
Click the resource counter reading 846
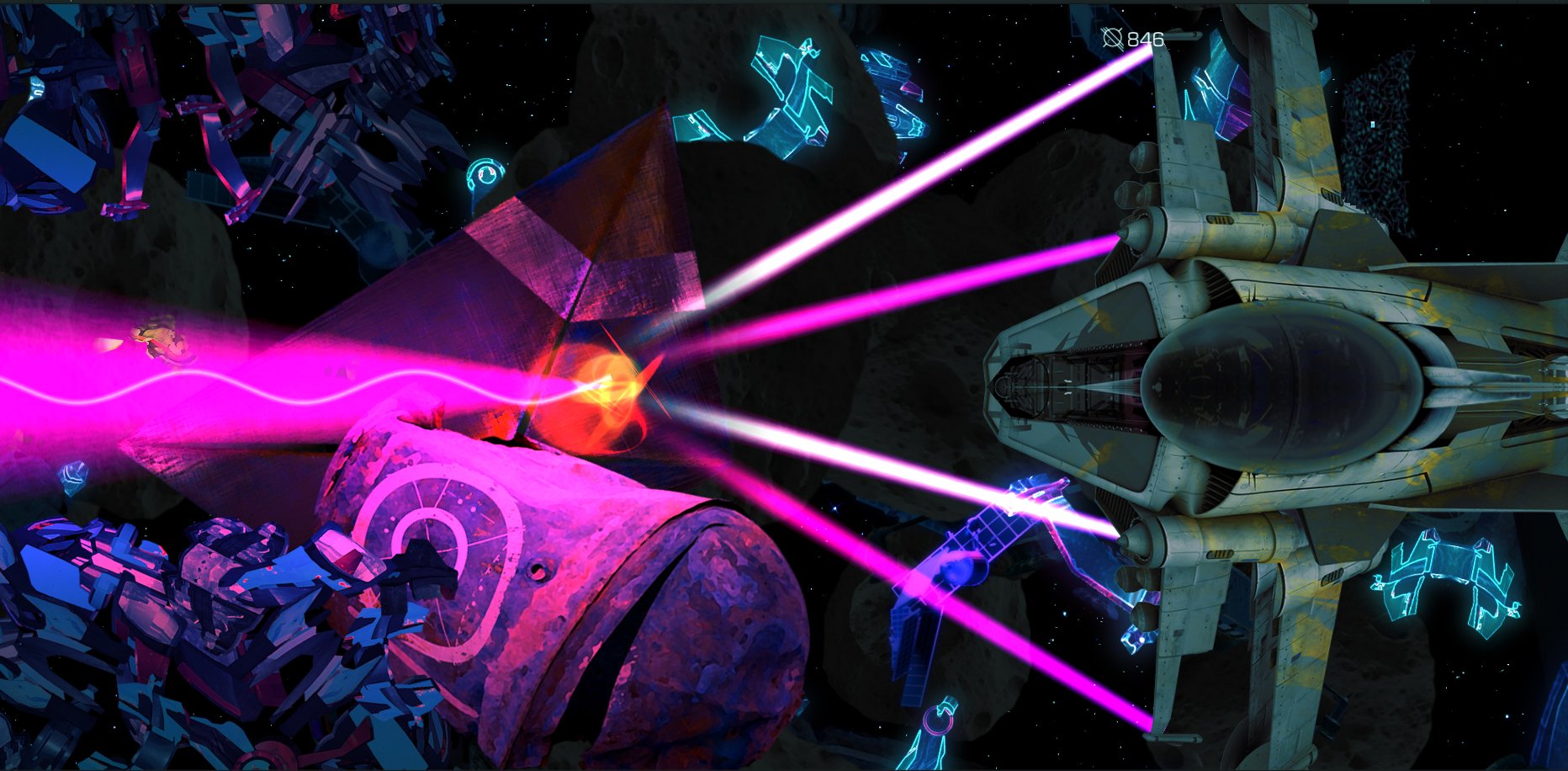click(x=1146, y=37)
